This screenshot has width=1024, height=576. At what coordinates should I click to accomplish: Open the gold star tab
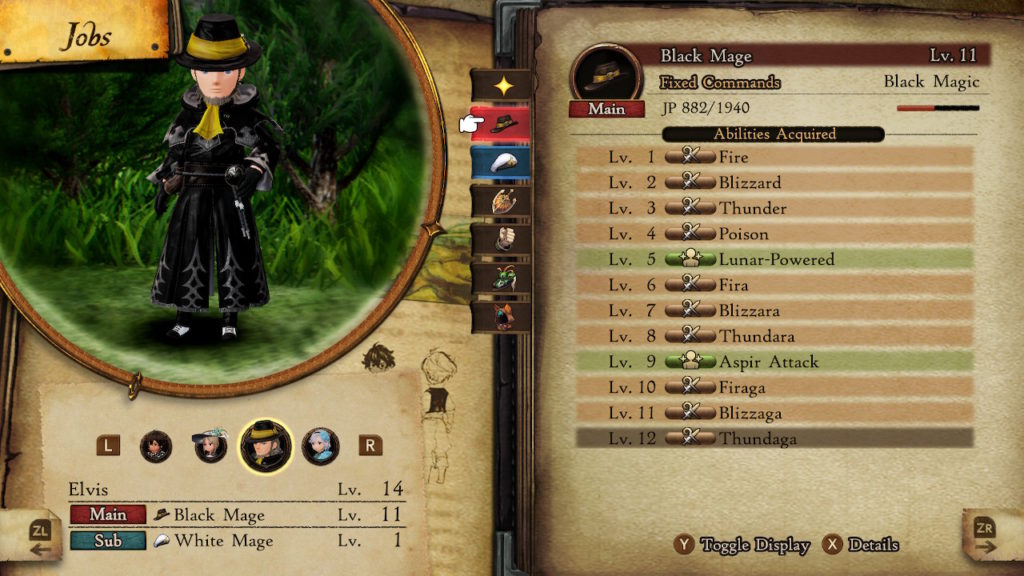click(x=501, y=86)
